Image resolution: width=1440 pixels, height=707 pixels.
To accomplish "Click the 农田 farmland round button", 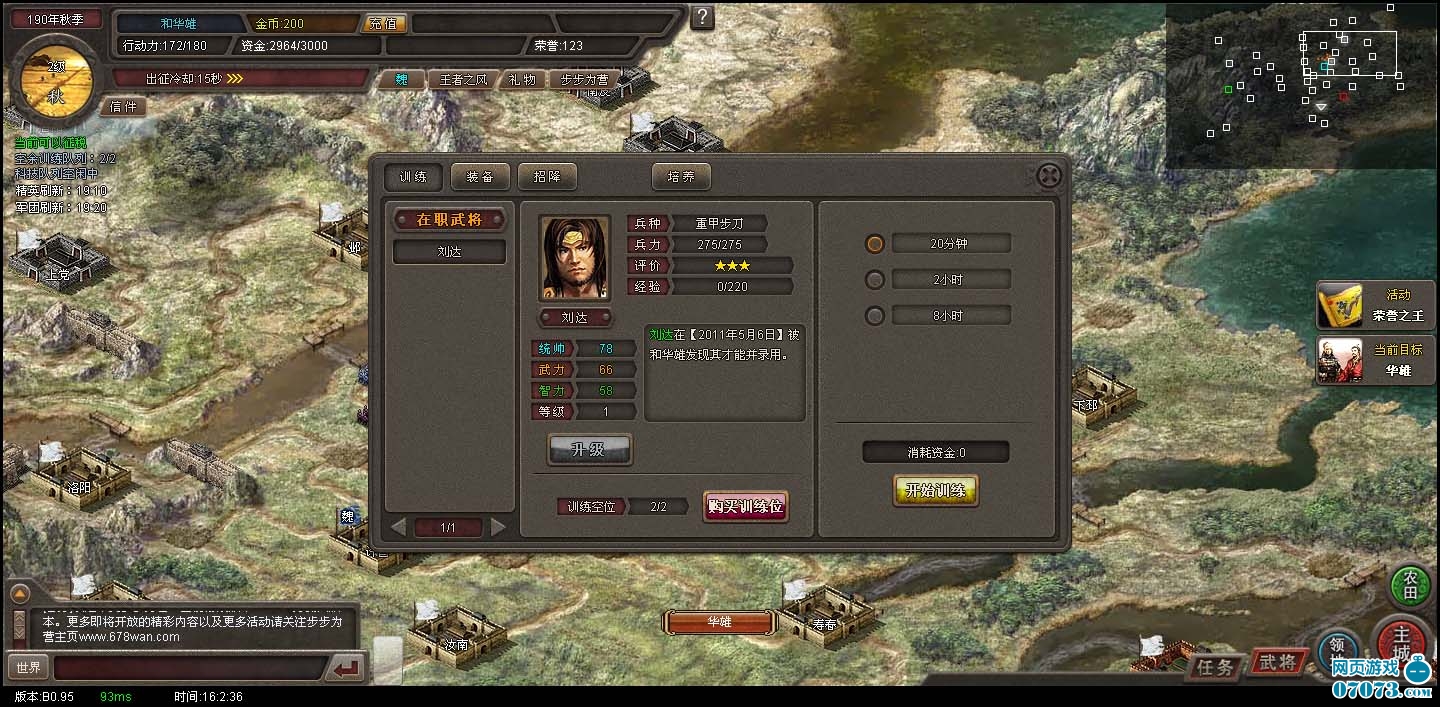I will [x=1411, y=586].
